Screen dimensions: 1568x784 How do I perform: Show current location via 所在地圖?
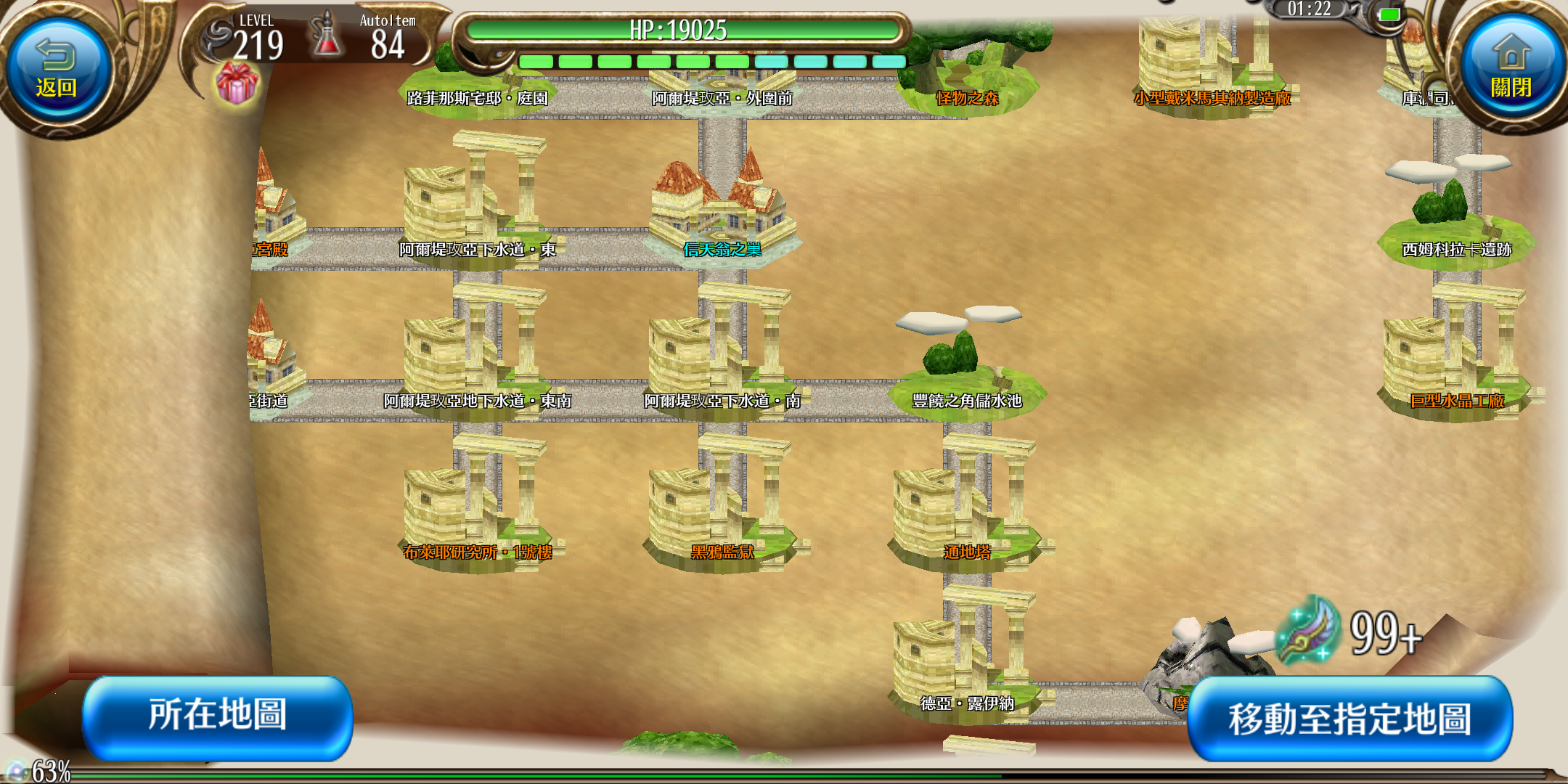218,716
